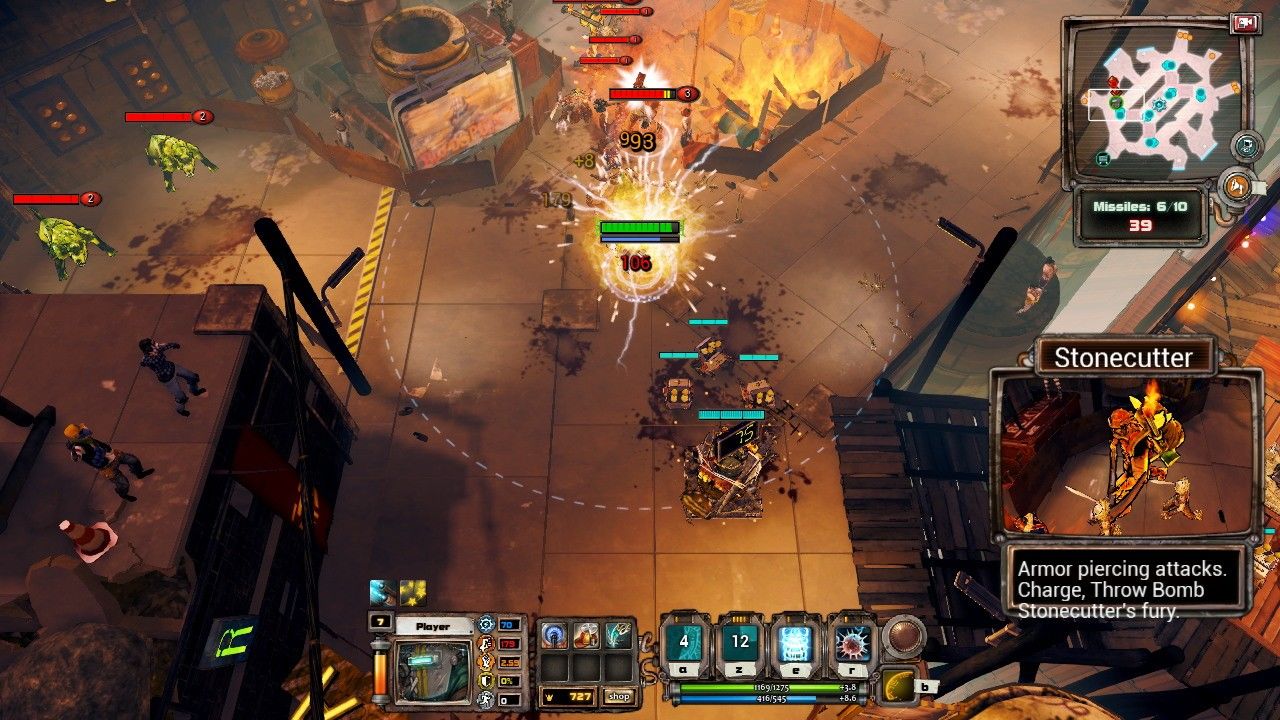Click the Player portrait
Screen dimensions: 1280x720
[x=432, y=669]
